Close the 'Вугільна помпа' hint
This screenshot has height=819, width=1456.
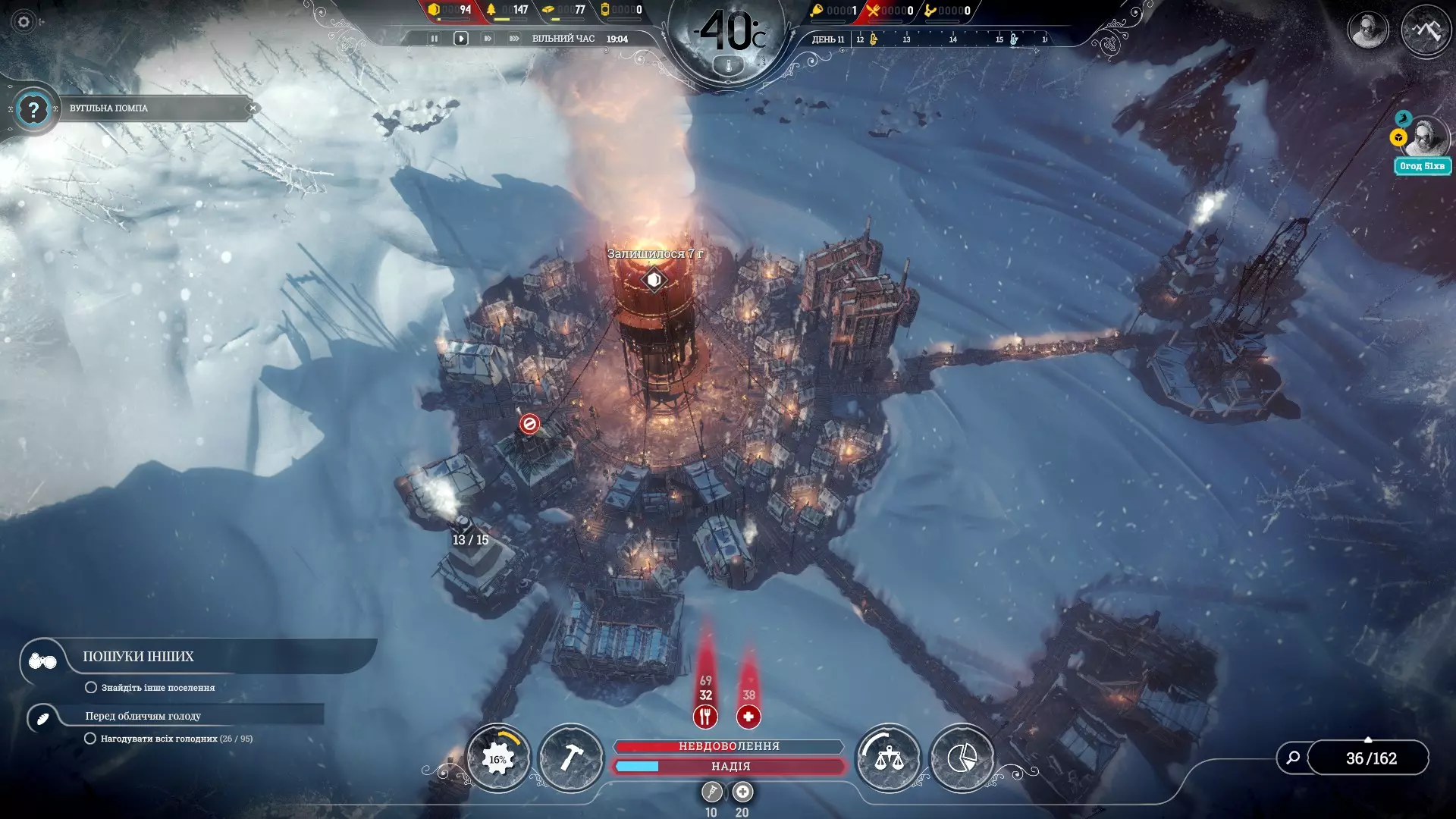[253, 108]
